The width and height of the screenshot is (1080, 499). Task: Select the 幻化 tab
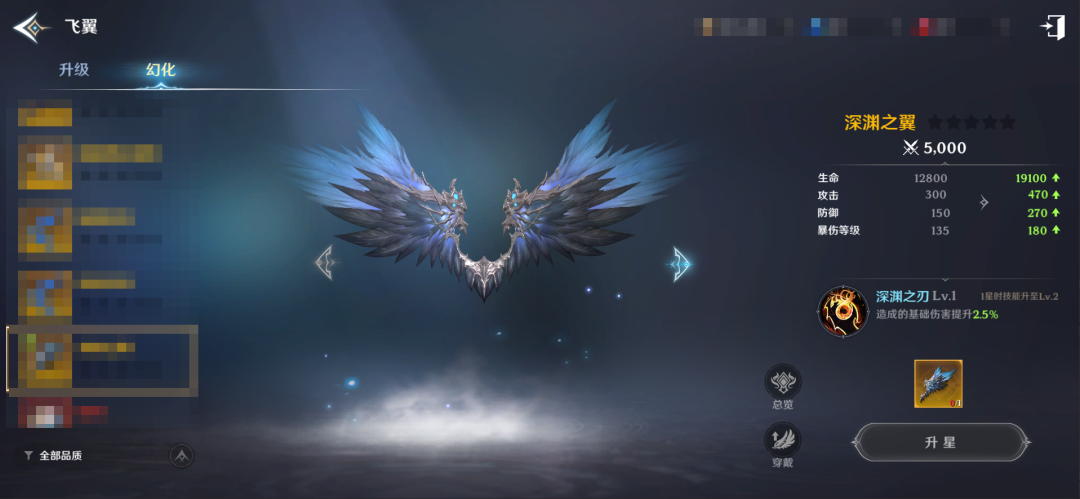click(x=160, y=70)
